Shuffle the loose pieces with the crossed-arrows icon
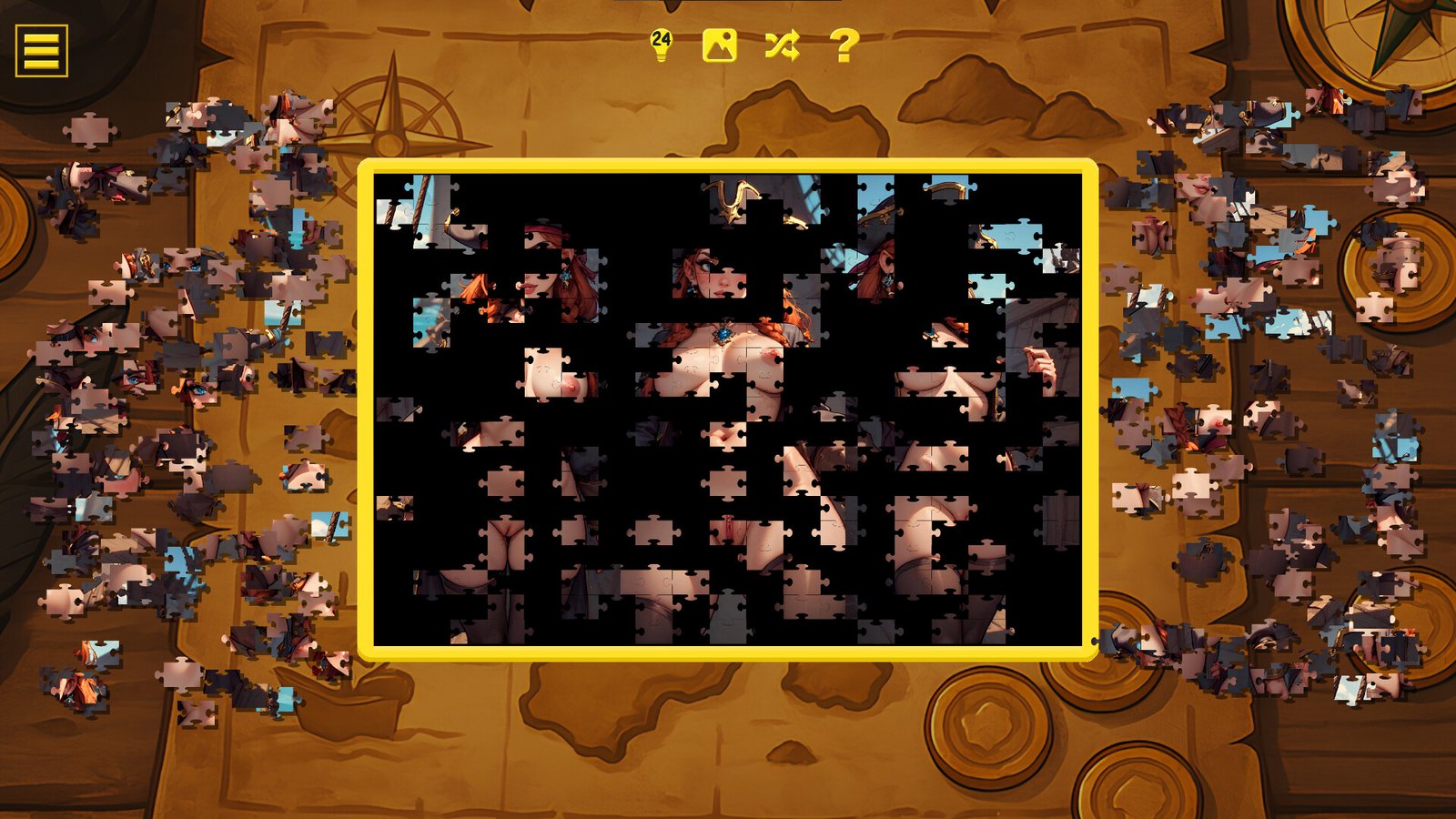This screenshot has height=819, width=1456. [783, 43]
